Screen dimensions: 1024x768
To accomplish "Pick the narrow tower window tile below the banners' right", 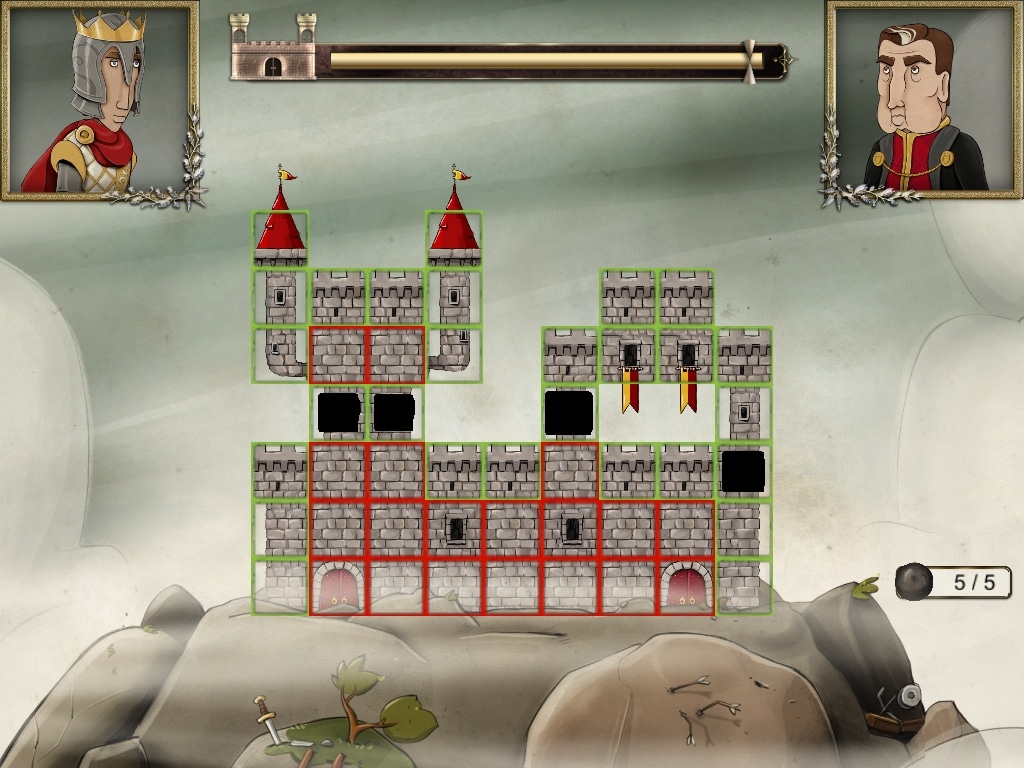I will coord(744,413).
